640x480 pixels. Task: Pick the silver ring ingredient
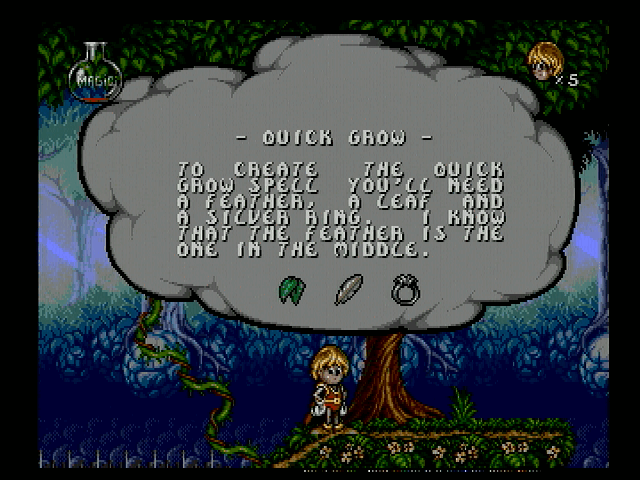(x=405, y=288)
